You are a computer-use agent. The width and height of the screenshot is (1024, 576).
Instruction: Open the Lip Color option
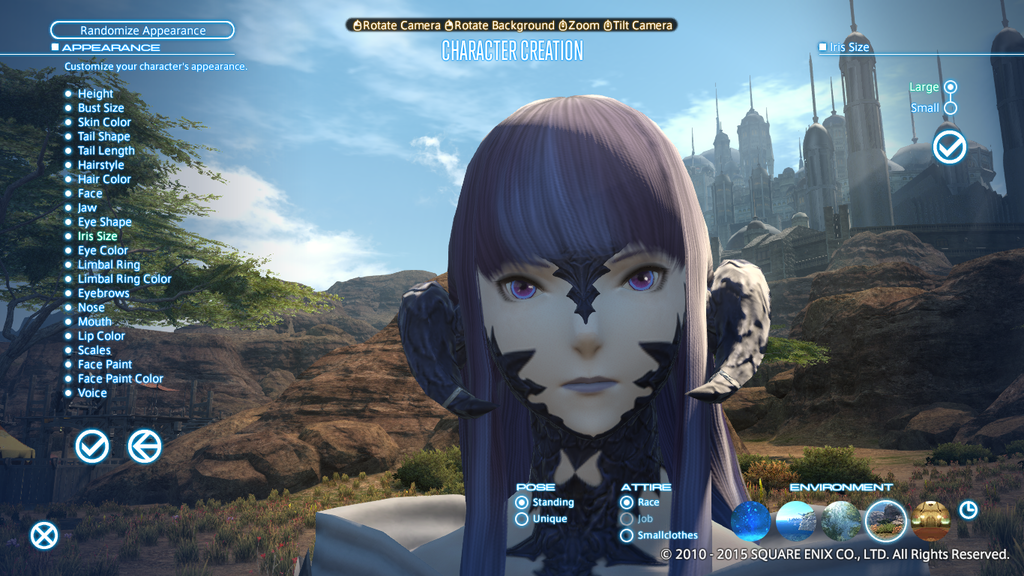101,336
